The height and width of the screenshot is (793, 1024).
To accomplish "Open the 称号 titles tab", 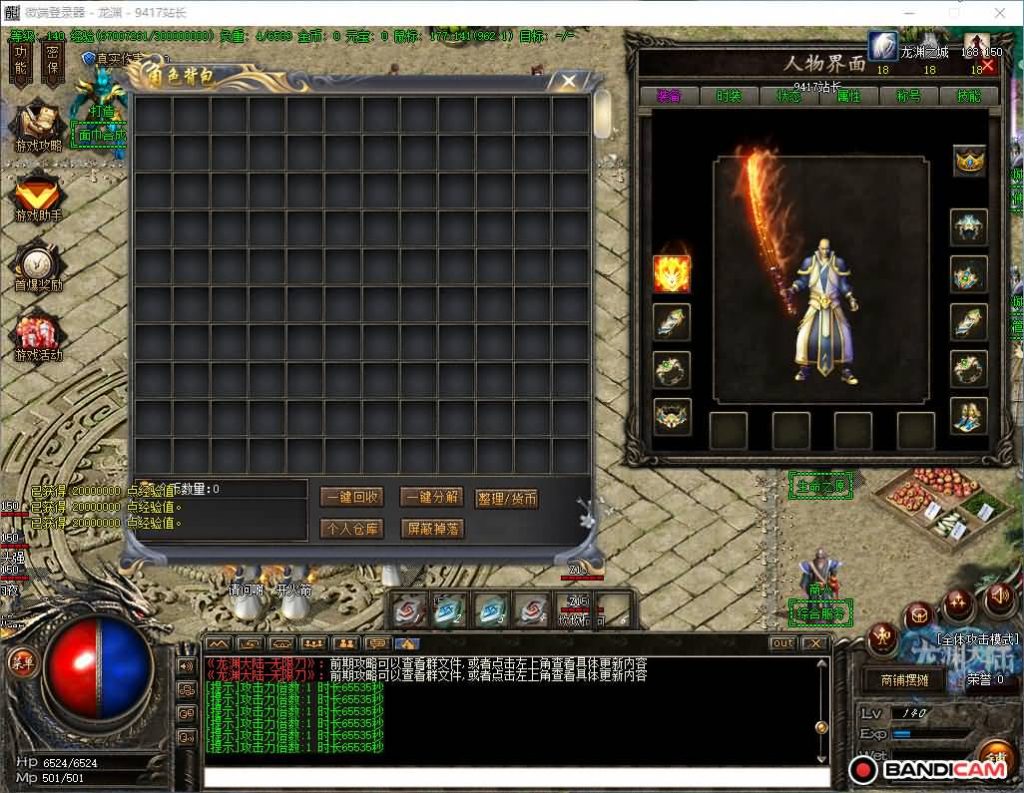I will point(909,96).
